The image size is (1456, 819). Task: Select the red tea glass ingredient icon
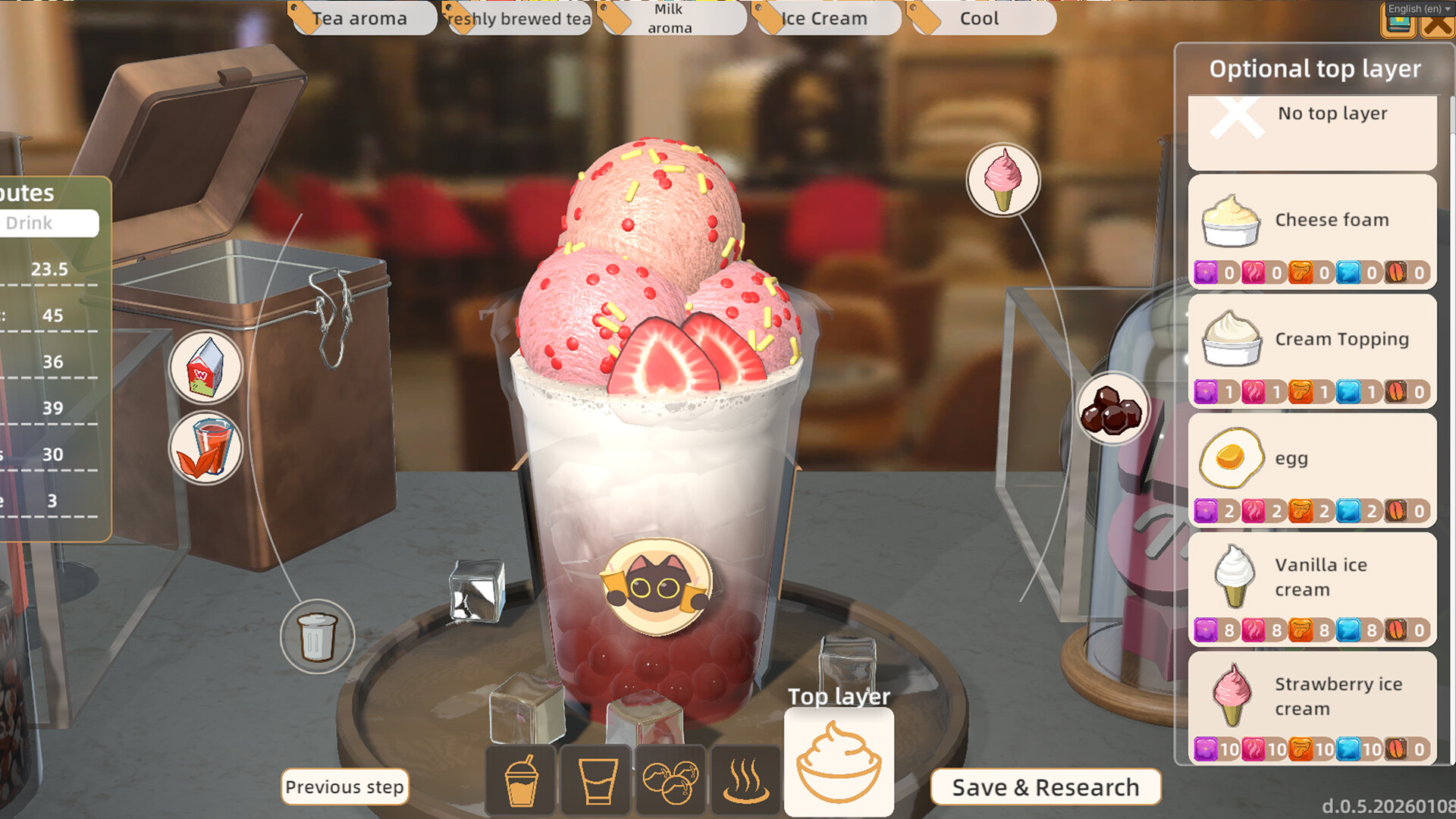tap(205, 448)
